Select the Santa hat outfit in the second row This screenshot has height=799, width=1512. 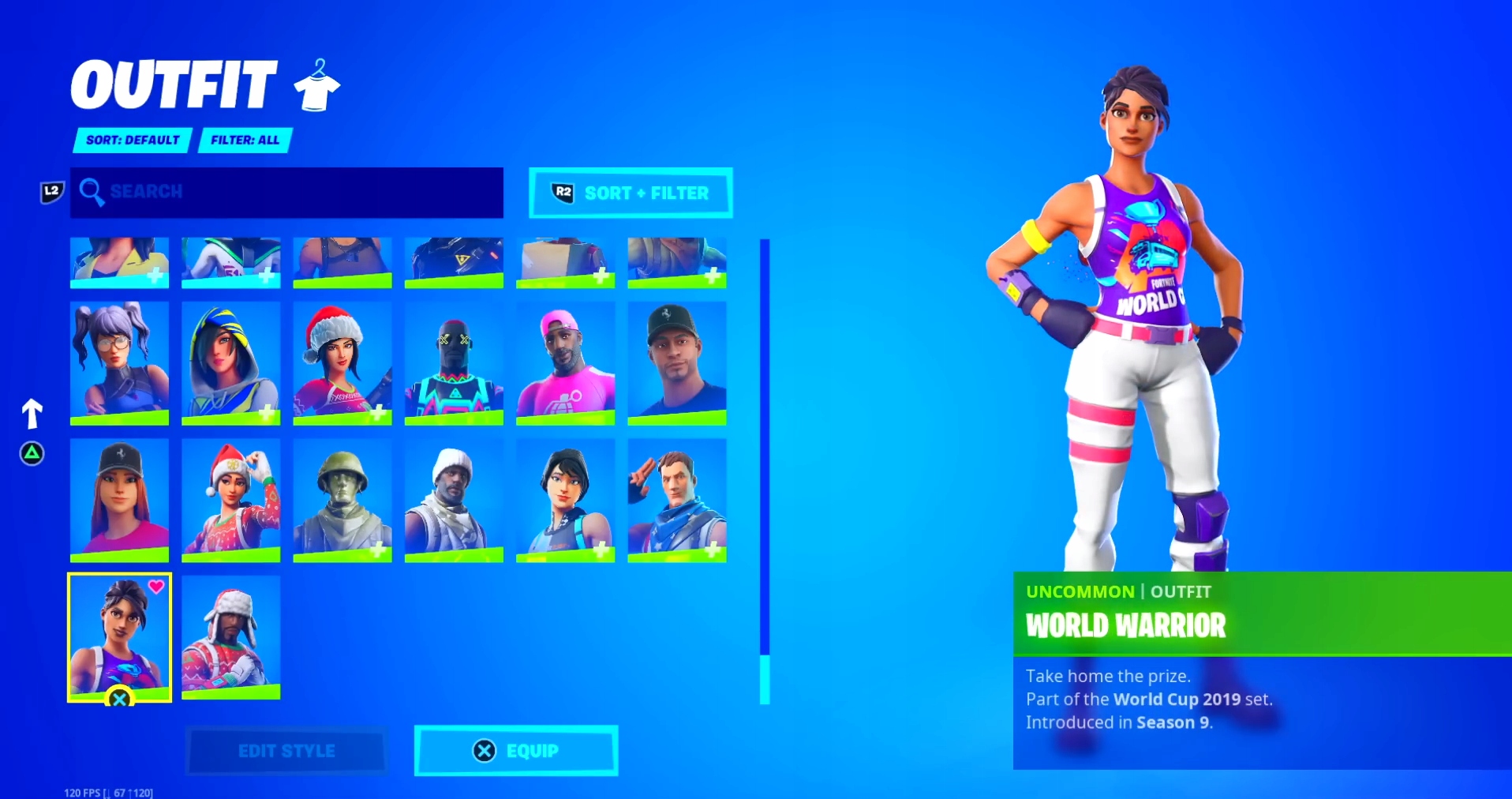coord(342,363)
